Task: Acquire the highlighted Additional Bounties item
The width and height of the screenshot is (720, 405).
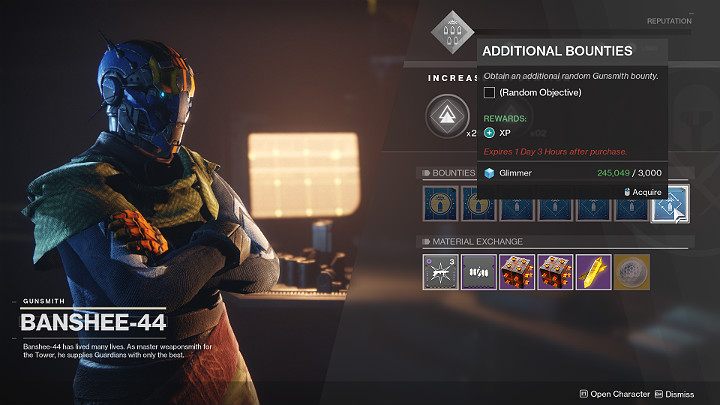Action: click(x=667, y=203)
